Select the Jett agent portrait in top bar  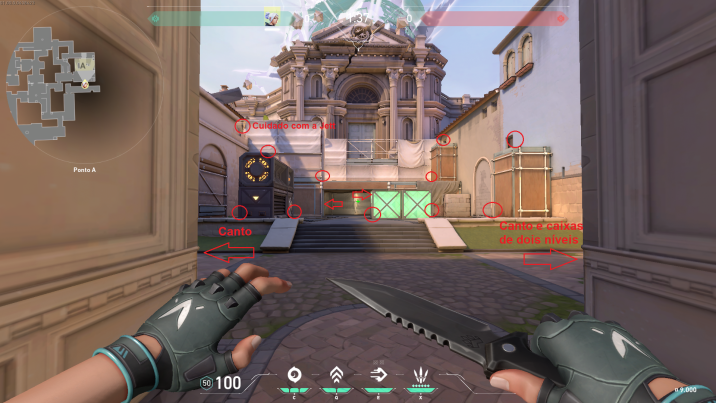click(271, 17)
